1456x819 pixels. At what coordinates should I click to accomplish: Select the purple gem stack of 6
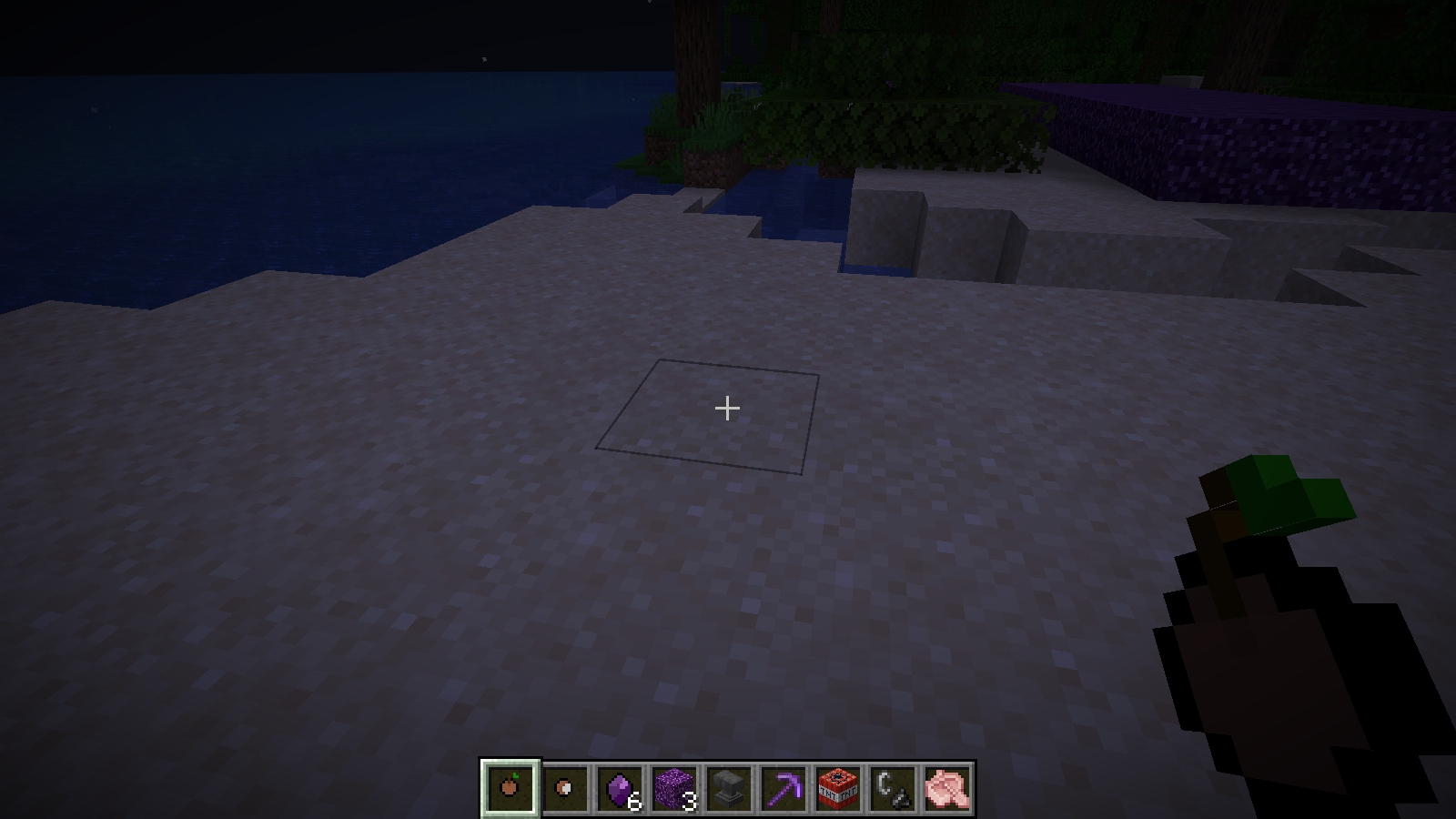tap(620, 787)
